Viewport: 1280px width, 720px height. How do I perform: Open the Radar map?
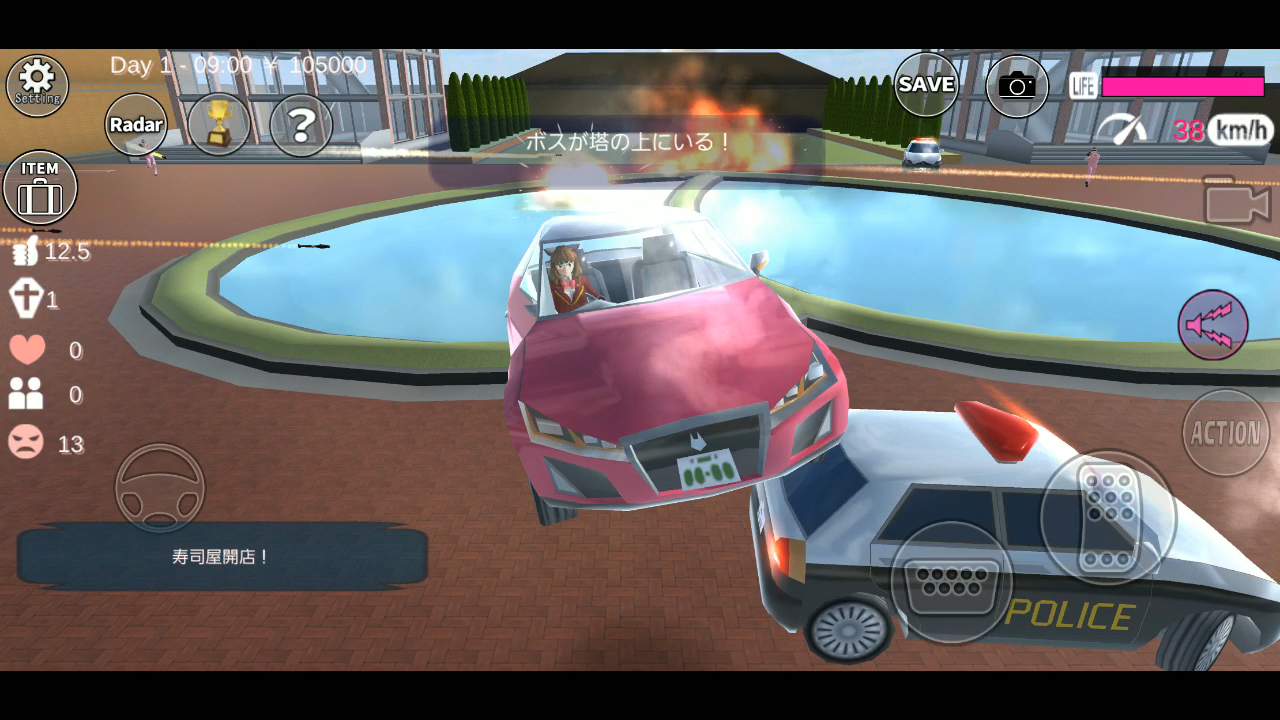coord(135,124)
